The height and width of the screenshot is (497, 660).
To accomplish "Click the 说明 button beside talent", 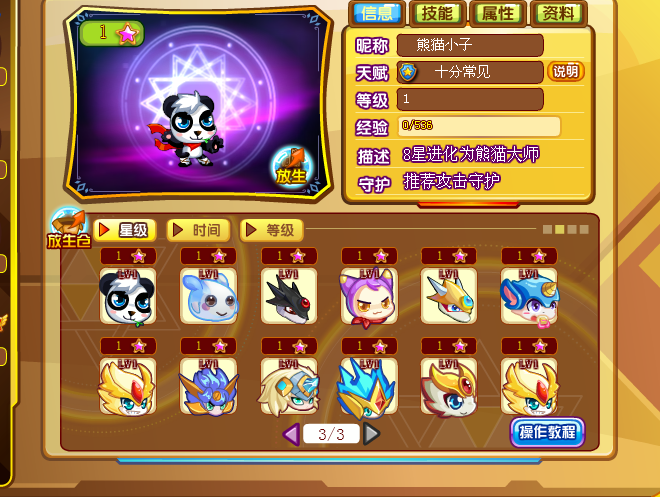I will (x=566, y=71).
